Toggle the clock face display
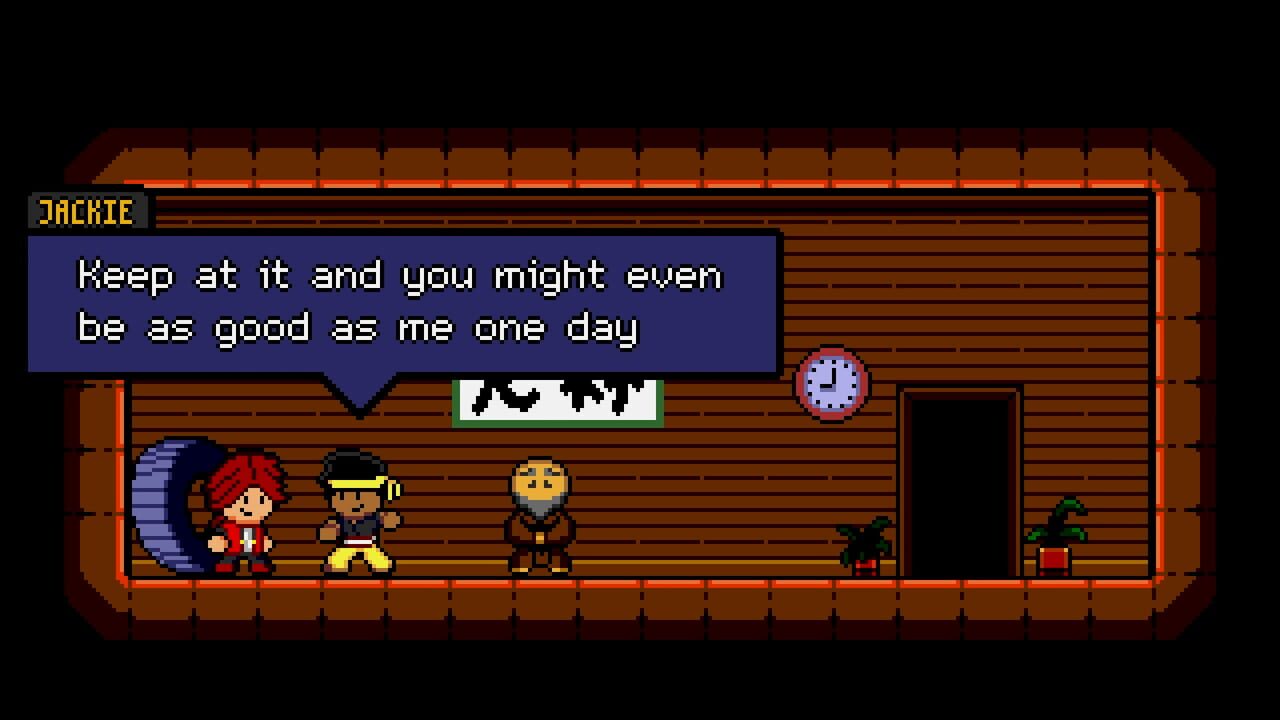This screenshot has width=1280, height=720. (832, 383)
